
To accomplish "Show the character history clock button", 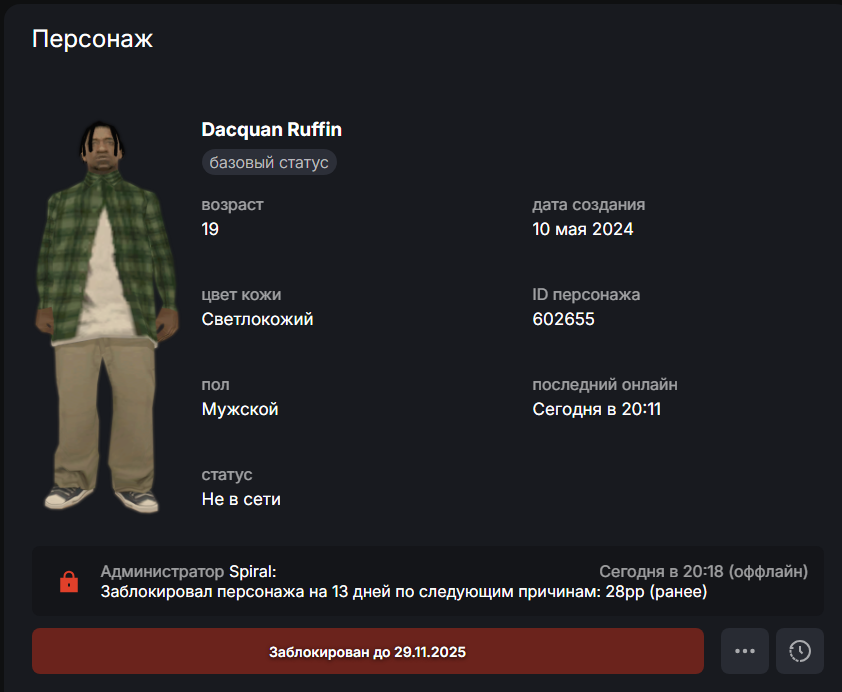I will click(x=800, y=651).
